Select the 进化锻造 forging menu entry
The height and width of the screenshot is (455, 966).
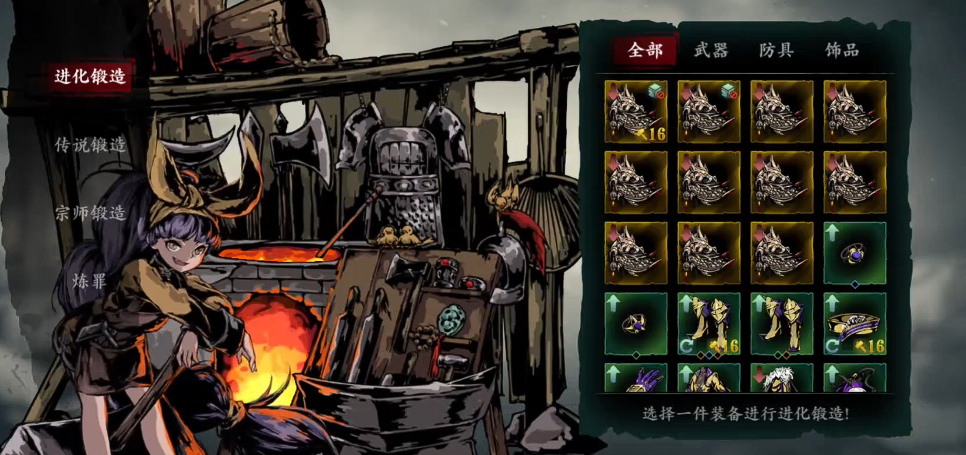[x=91, y=78]
